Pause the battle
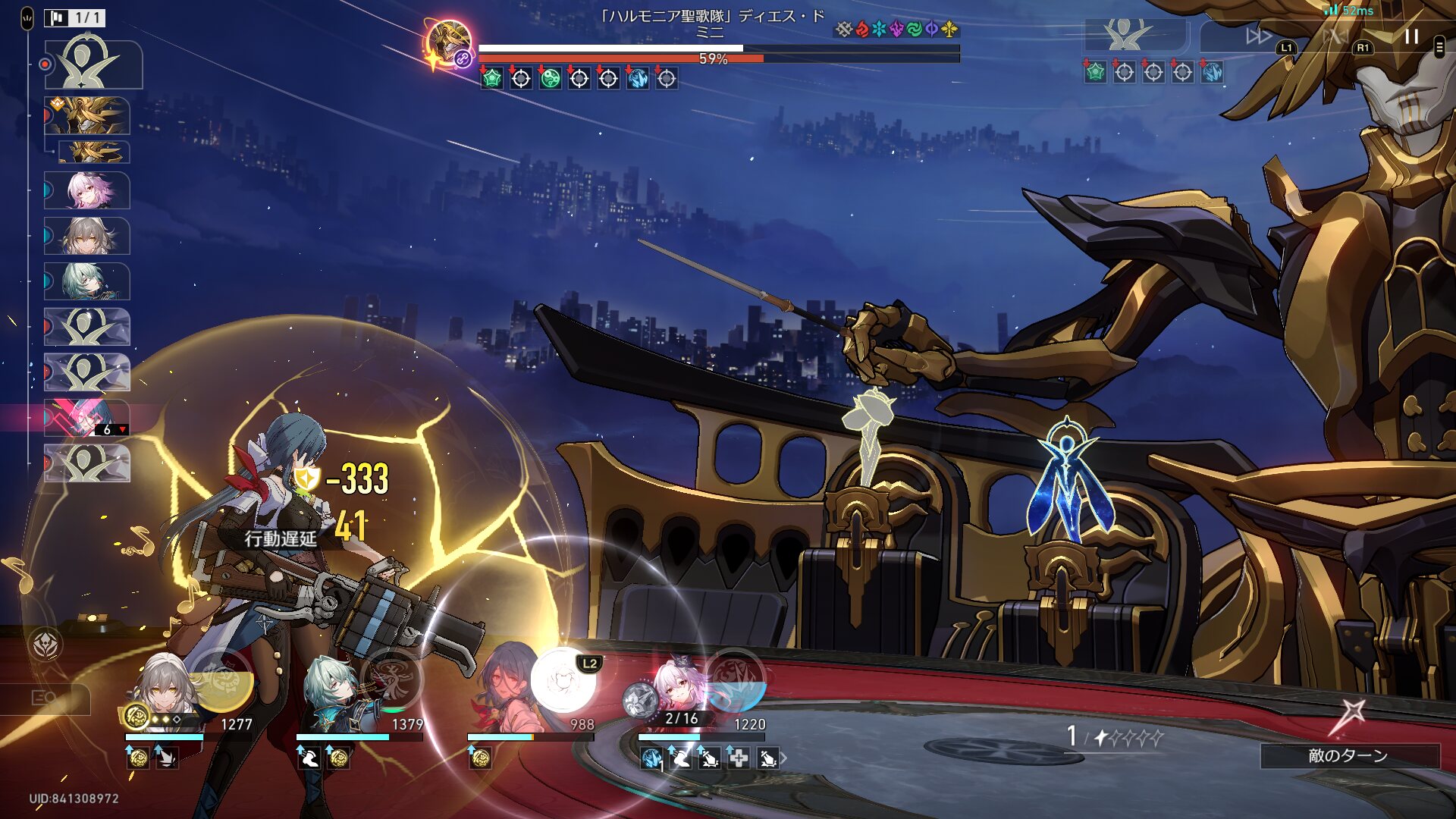The height and width of the screenshot is (819, 1456). [x=1411, y=36]
